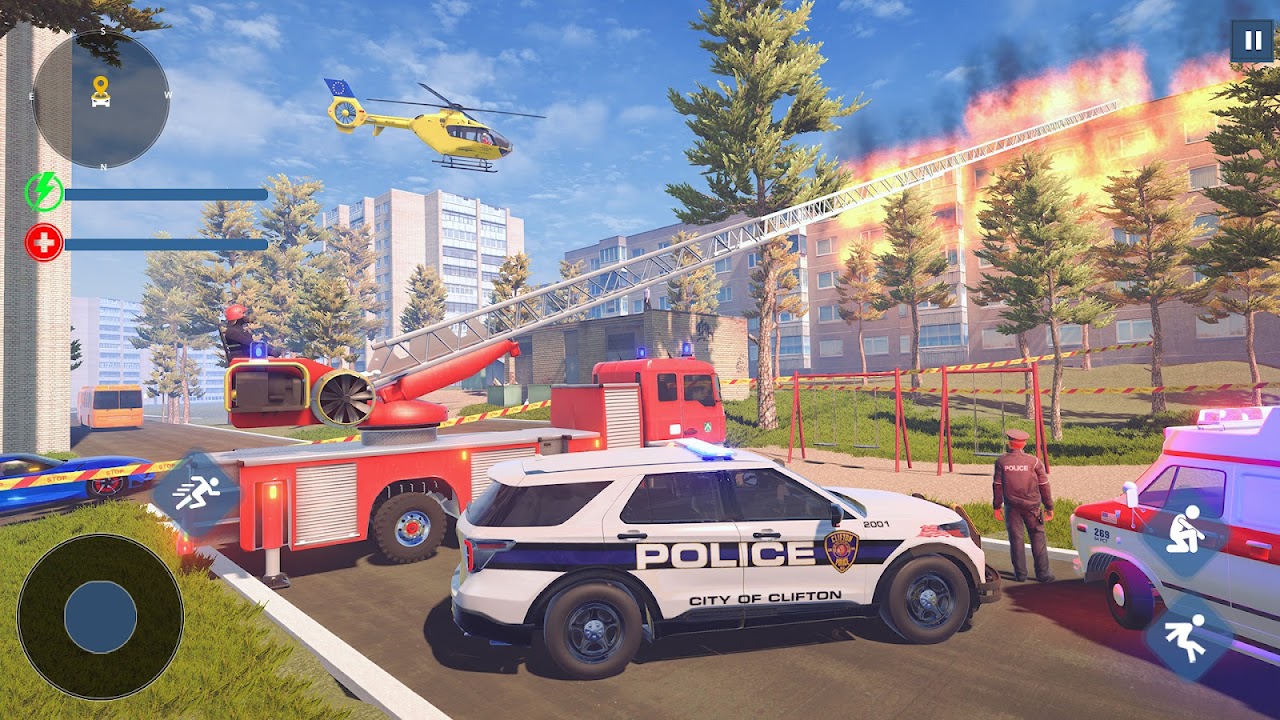Tap the police officer standing by the ambulance

click(x=1023, y=500)
